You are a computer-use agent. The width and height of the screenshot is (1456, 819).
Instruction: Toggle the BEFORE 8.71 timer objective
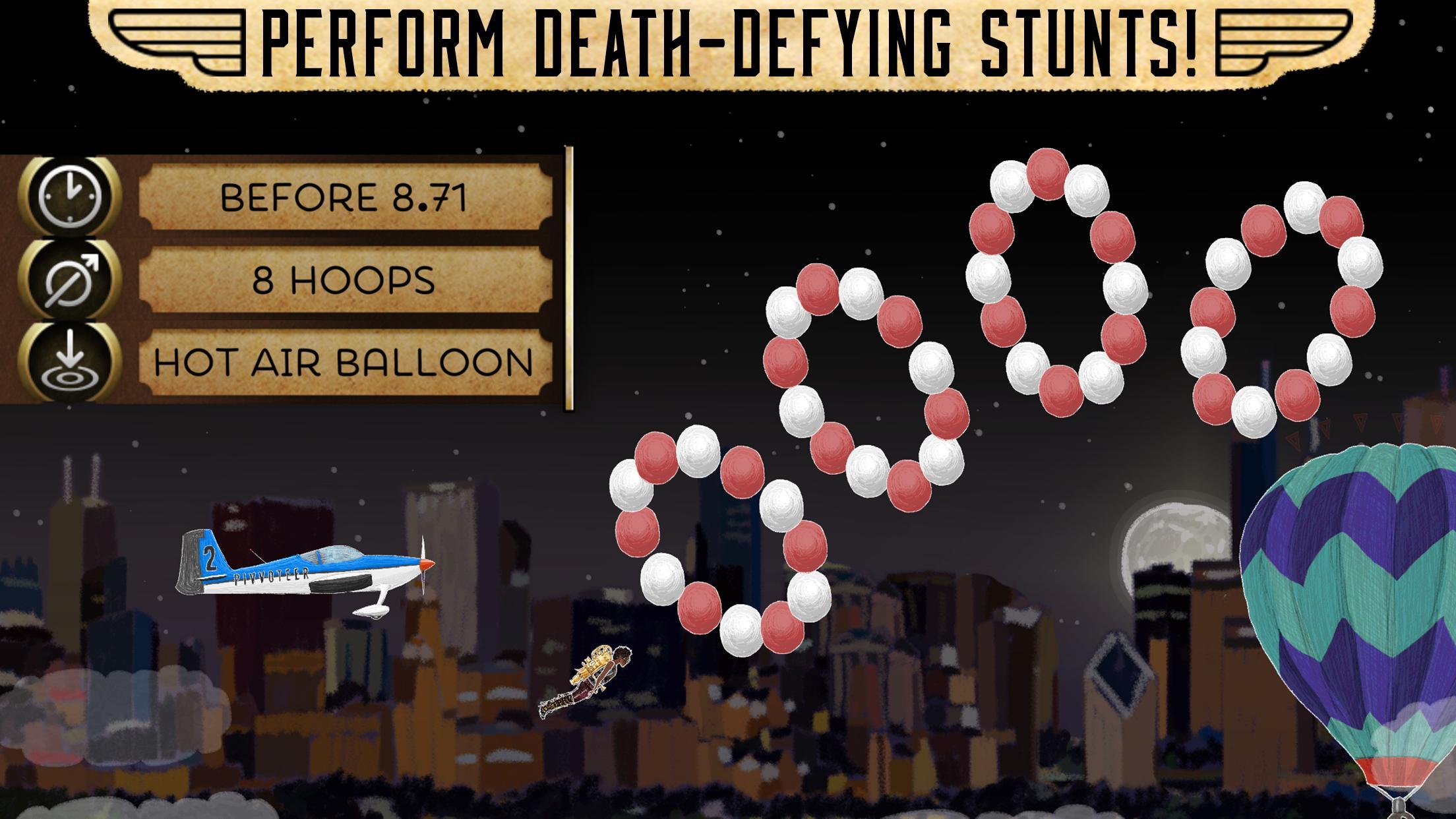tap(346, 198)
